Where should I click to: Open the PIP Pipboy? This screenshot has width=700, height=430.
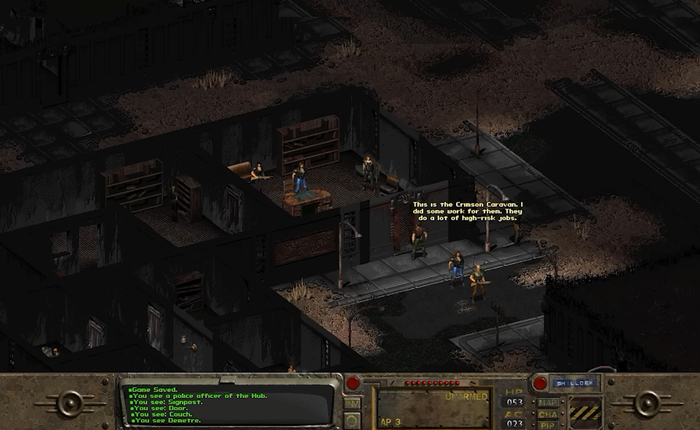pyautogui.click(x=548, y=425)
